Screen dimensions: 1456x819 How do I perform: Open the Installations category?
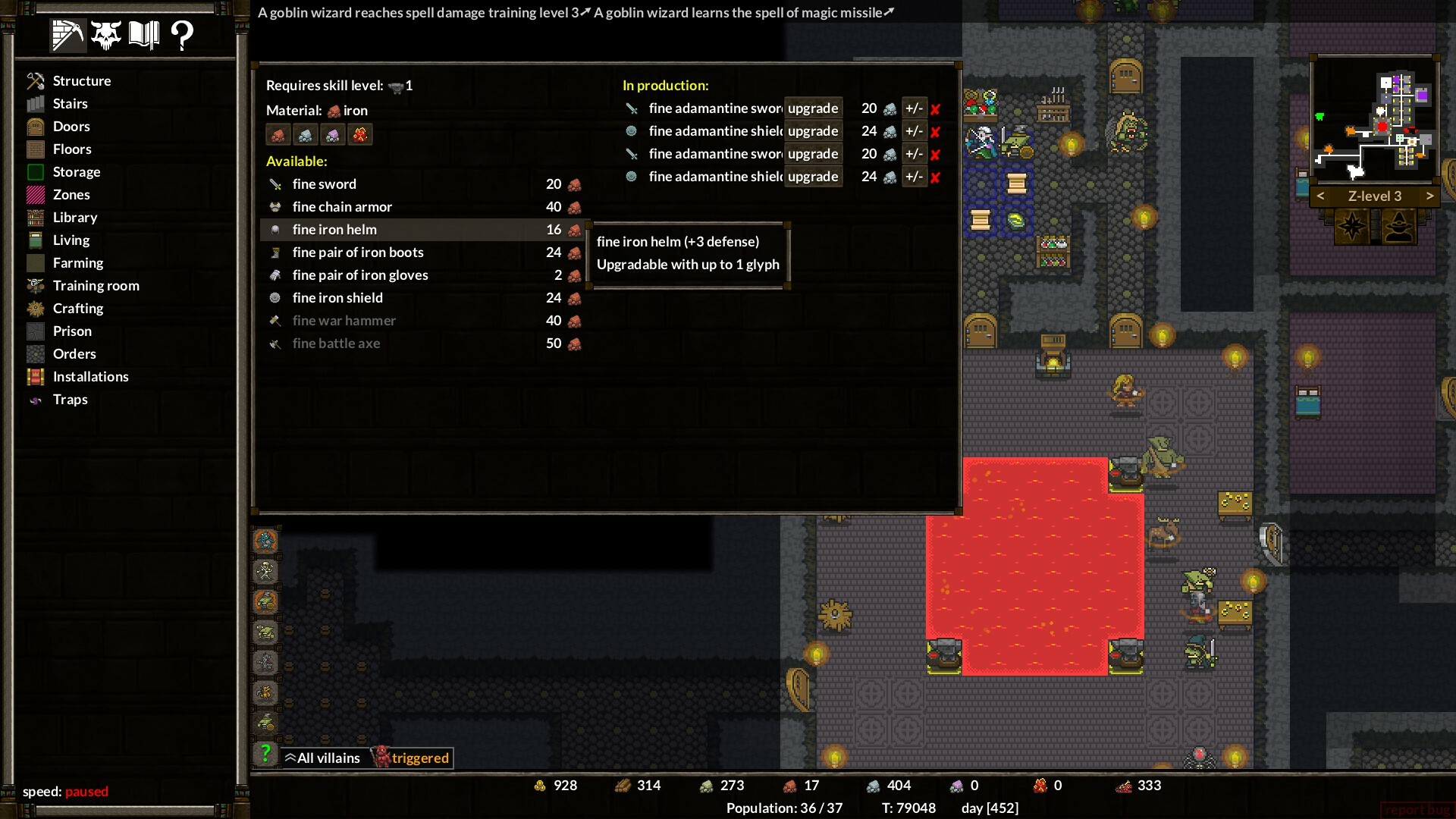90,376
